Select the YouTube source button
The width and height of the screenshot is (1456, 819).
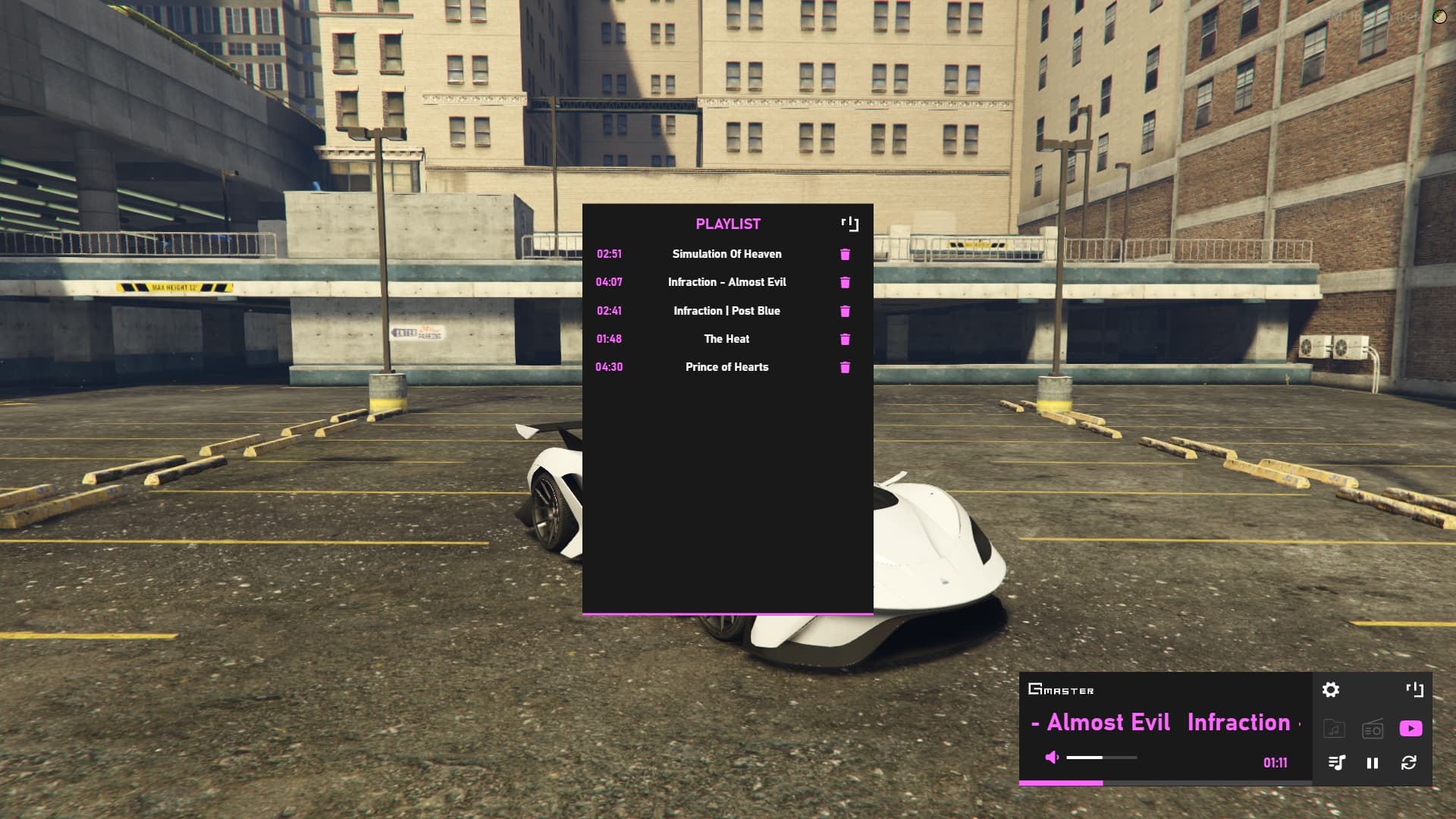click(x=1410, y=729)
